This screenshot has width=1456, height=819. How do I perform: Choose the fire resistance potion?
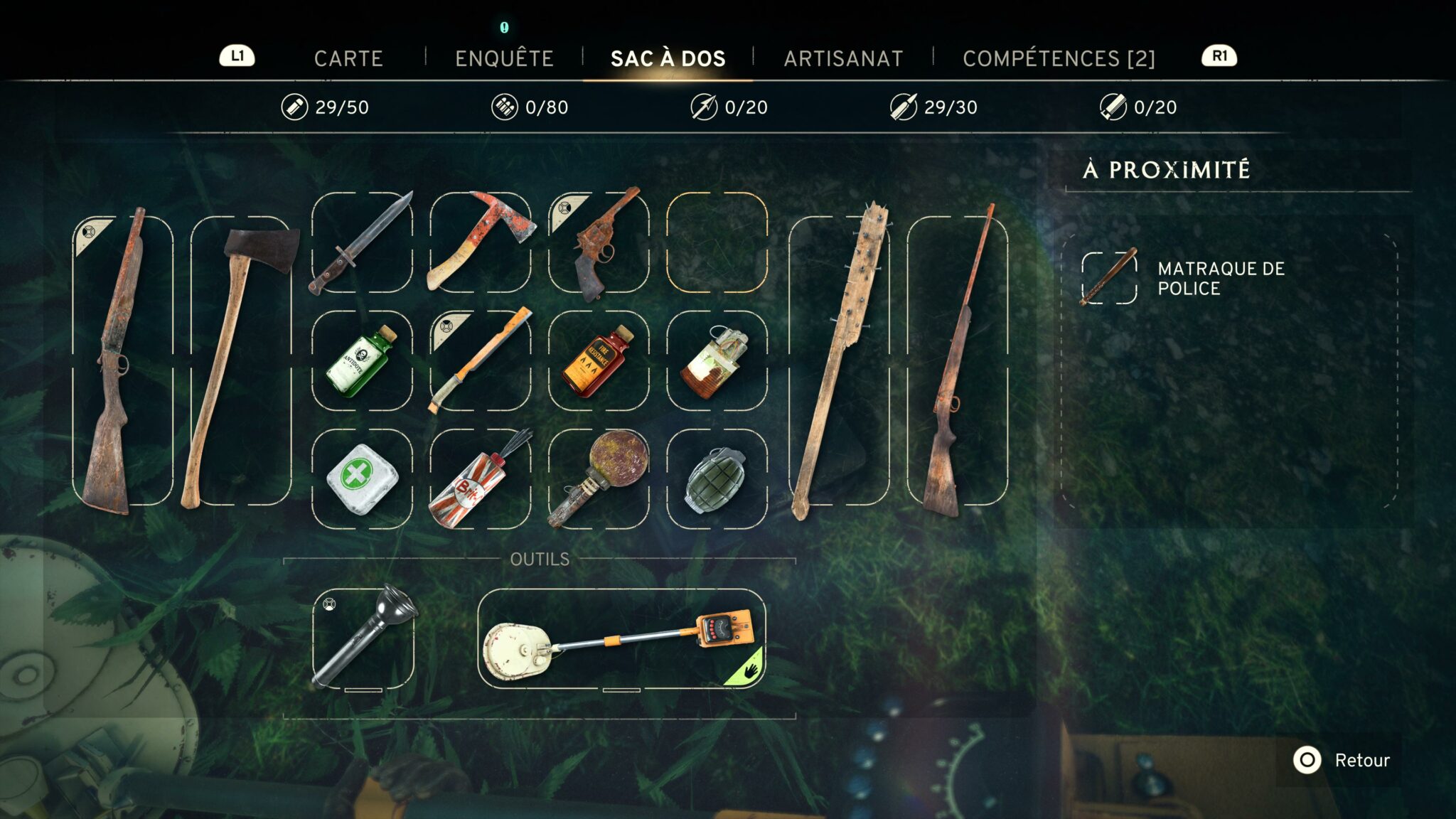click(599, 361)
